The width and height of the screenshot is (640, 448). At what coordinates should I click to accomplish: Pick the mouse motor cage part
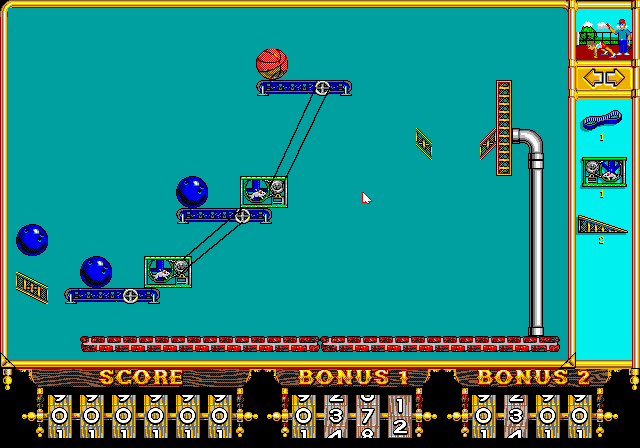coord(604,173)
